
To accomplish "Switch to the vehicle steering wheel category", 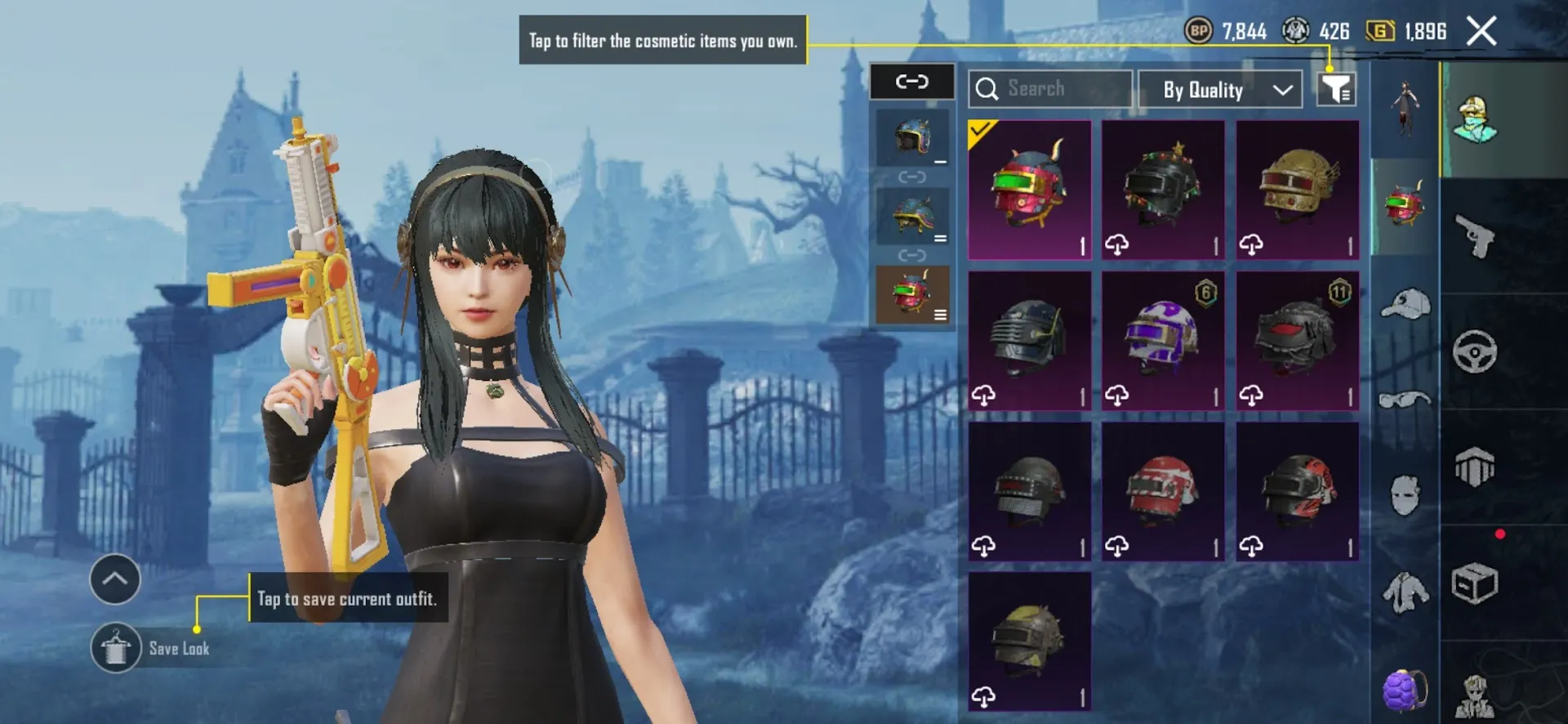I will pyautogui.click(x=1475, y=352).
